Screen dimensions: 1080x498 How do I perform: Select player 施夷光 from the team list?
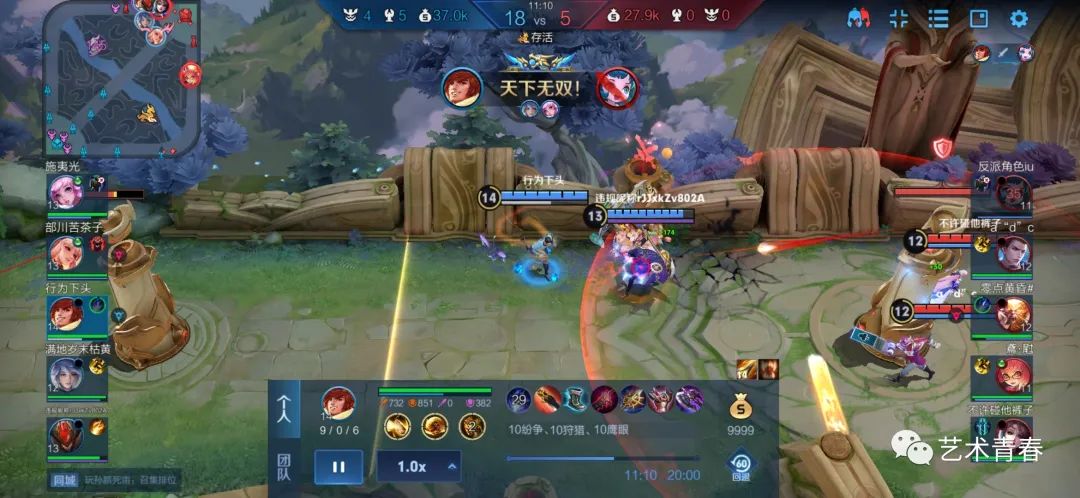(x=66, y=190)
